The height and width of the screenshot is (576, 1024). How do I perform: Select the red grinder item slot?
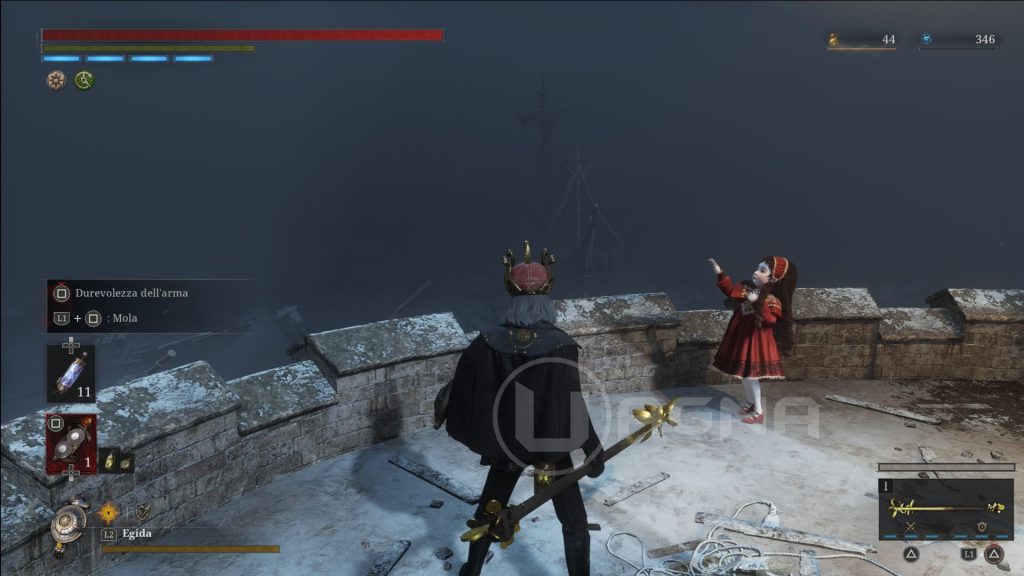tap(71, 443)
